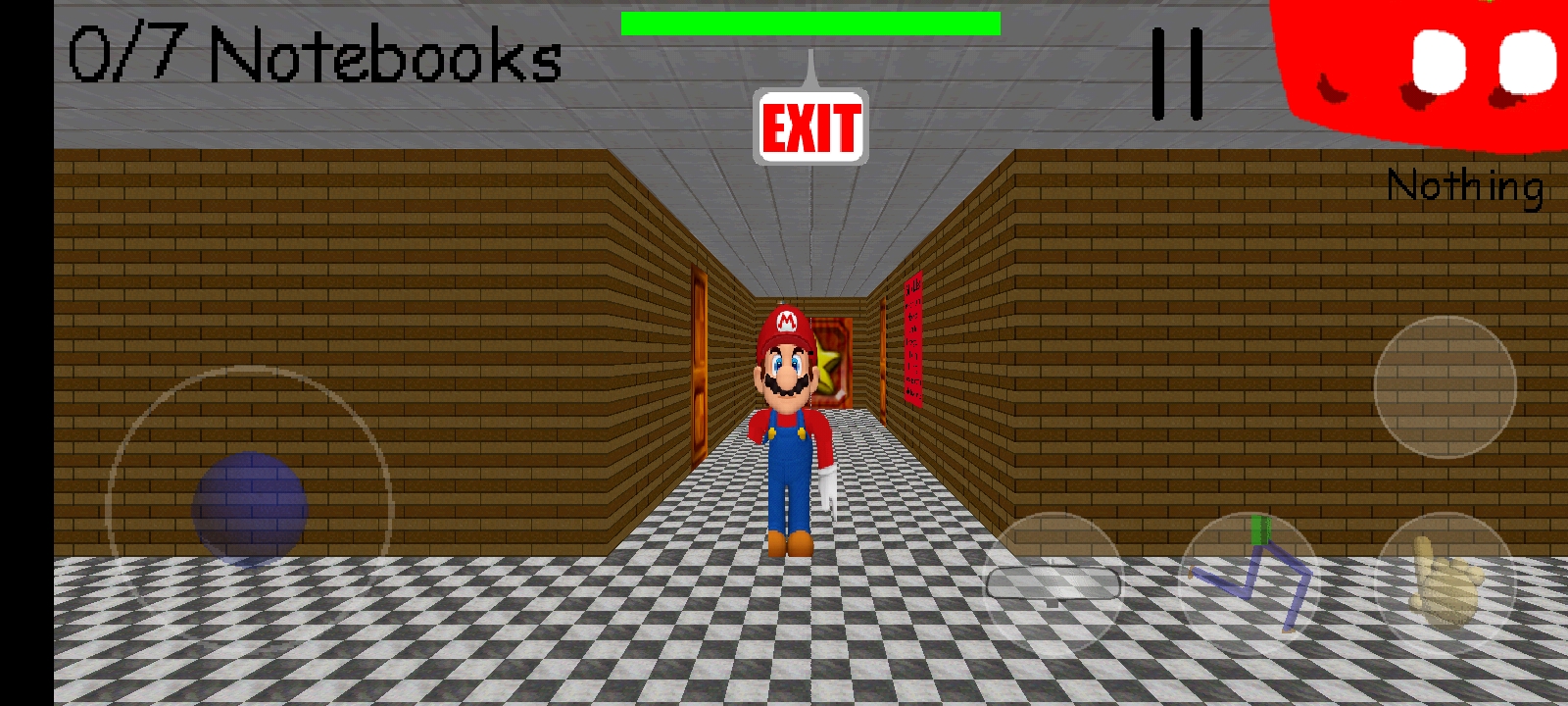
Task: Tap the running-legs sprint button
Action: click(x=1245, y=579)
